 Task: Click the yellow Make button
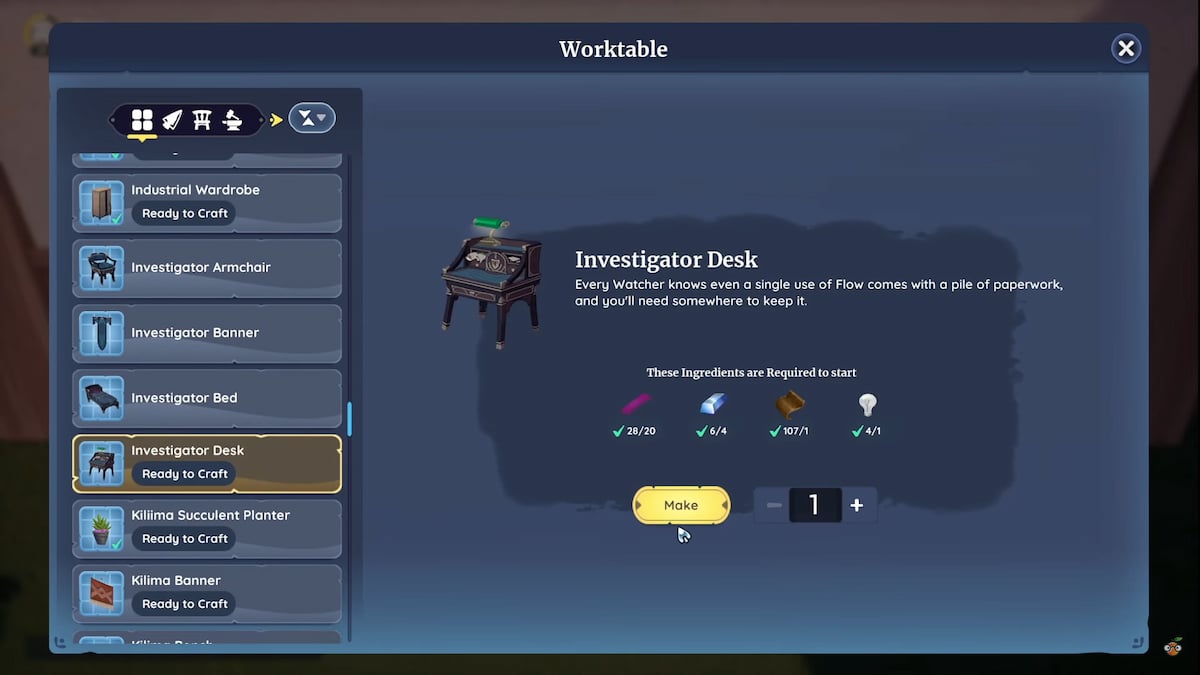click(681, 505)
